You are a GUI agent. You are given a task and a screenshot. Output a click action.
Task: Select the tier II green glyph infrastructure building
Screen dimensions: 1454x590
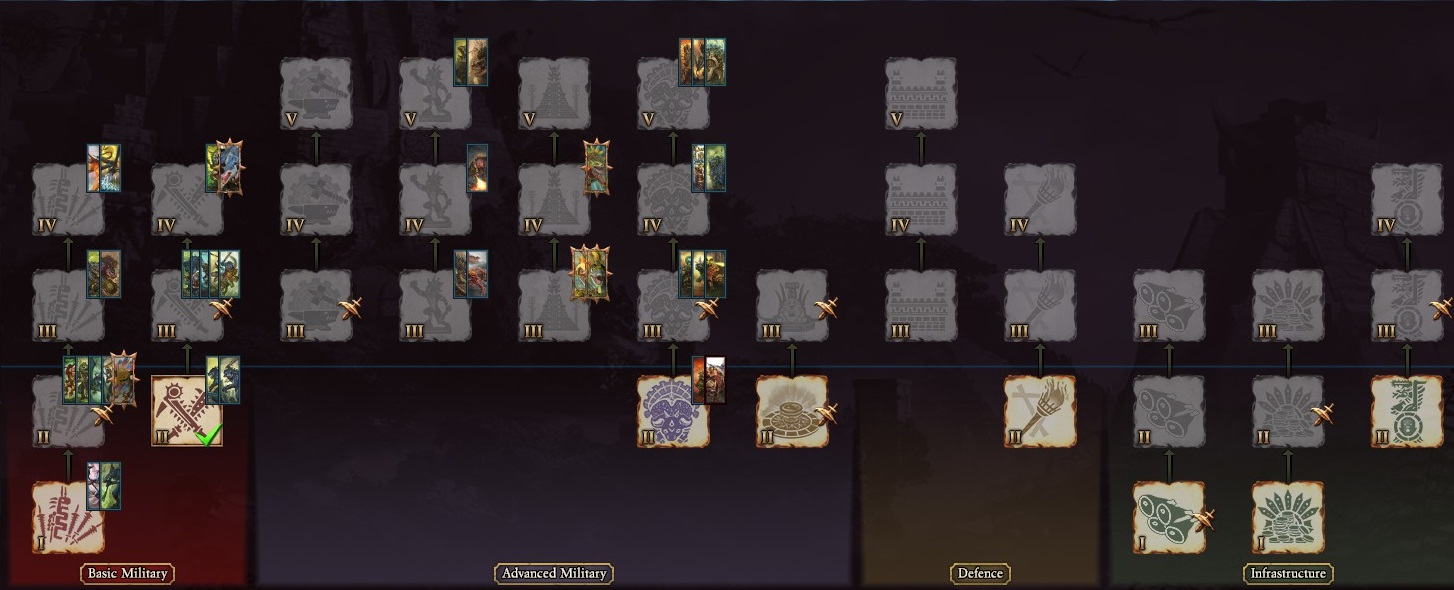(x=1406, y=411)
